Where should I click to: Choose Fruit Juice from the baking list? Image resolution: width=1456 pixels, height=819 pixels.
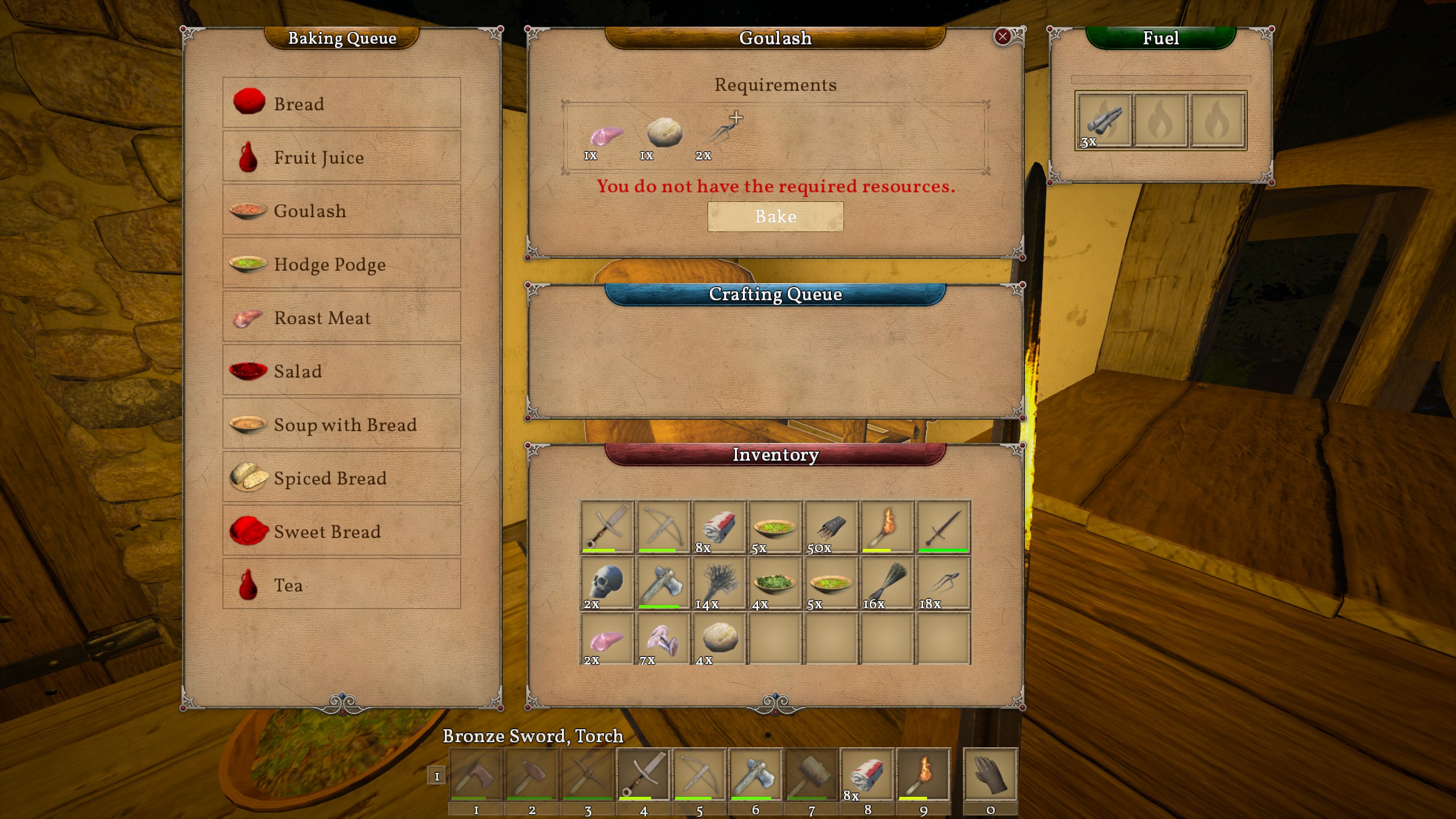pos(341,156)
